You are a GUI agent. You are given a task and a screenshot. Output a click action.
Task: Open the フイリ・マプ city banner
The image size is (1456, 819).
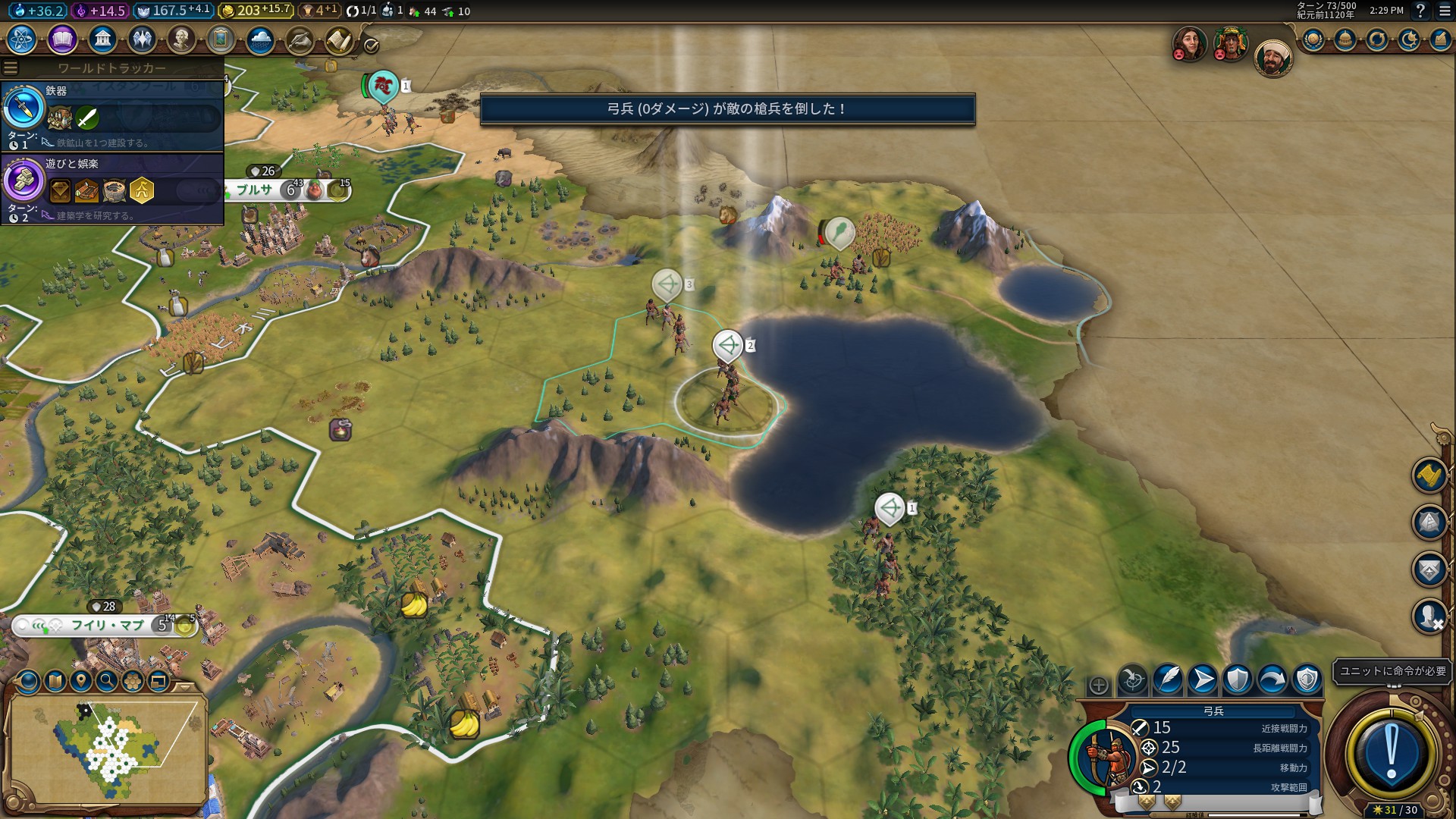(x=108, y=626)
